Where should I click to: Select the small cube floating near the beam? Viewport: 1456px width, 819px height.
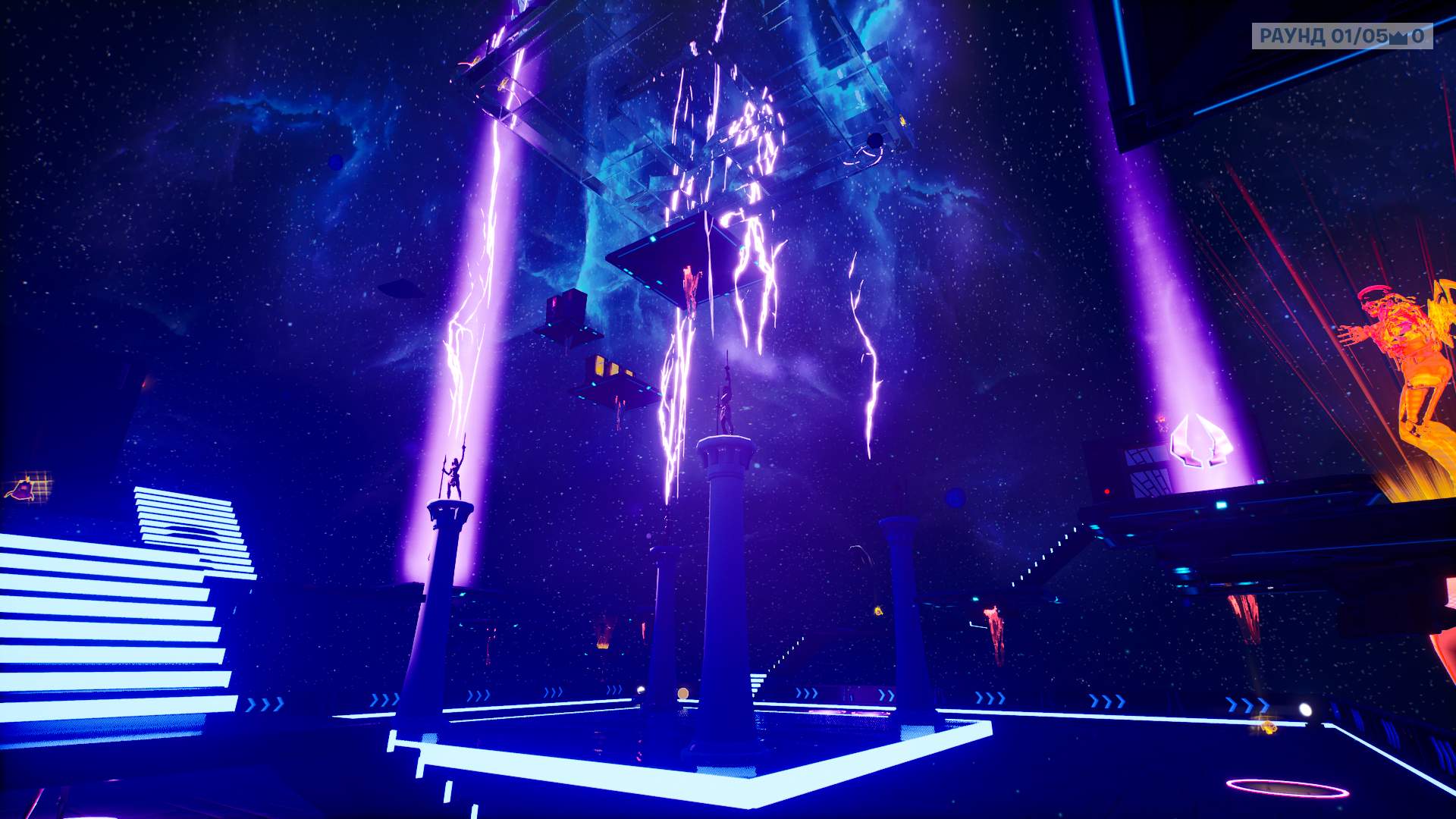tap(566, 307)
